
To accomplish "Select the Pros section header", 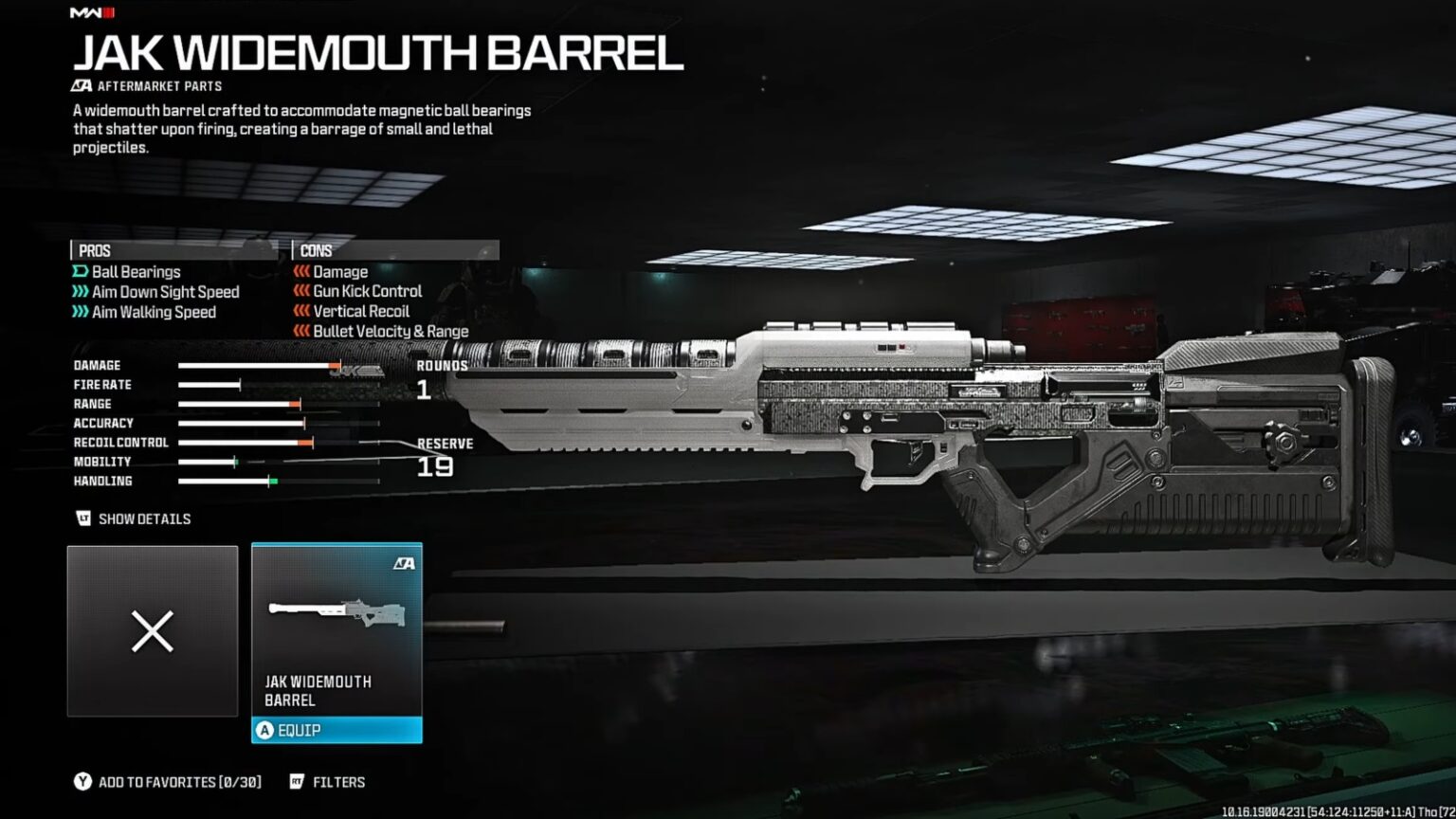I will point(92,250).
